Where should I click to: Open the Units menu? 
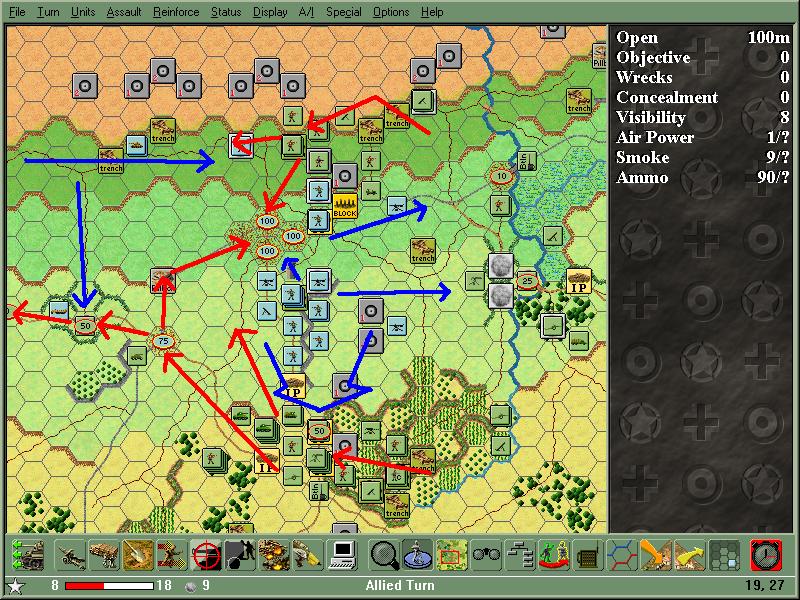[83, 12]
